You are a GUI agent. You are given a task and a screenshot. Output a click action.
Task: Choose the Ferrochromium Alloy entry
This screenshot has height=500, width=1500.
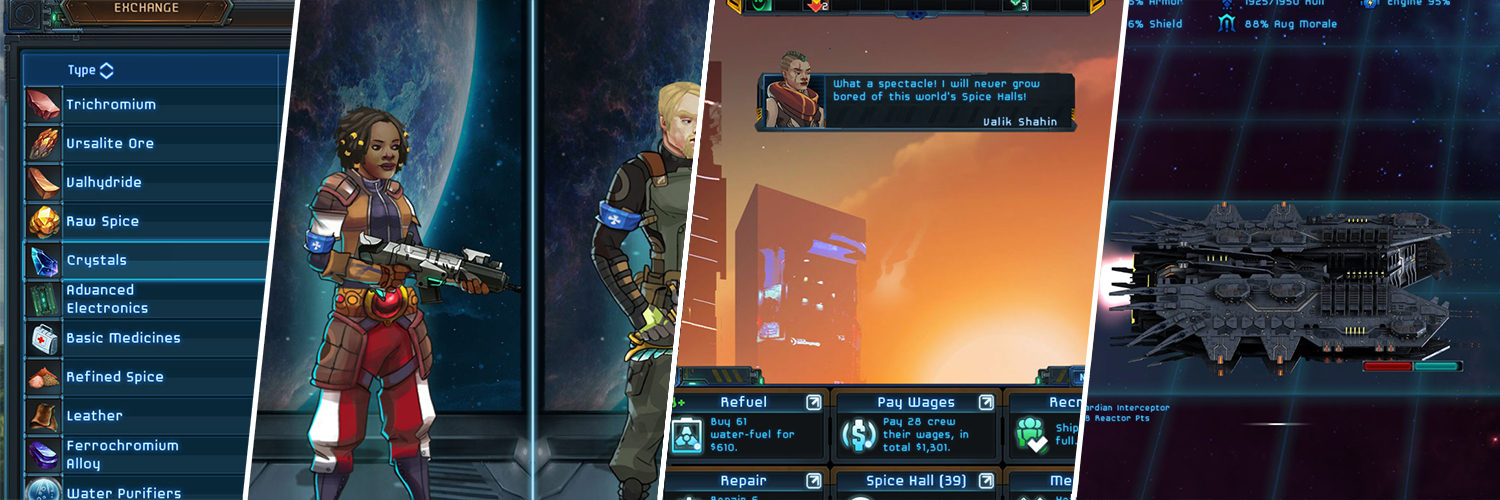[122, 454]
